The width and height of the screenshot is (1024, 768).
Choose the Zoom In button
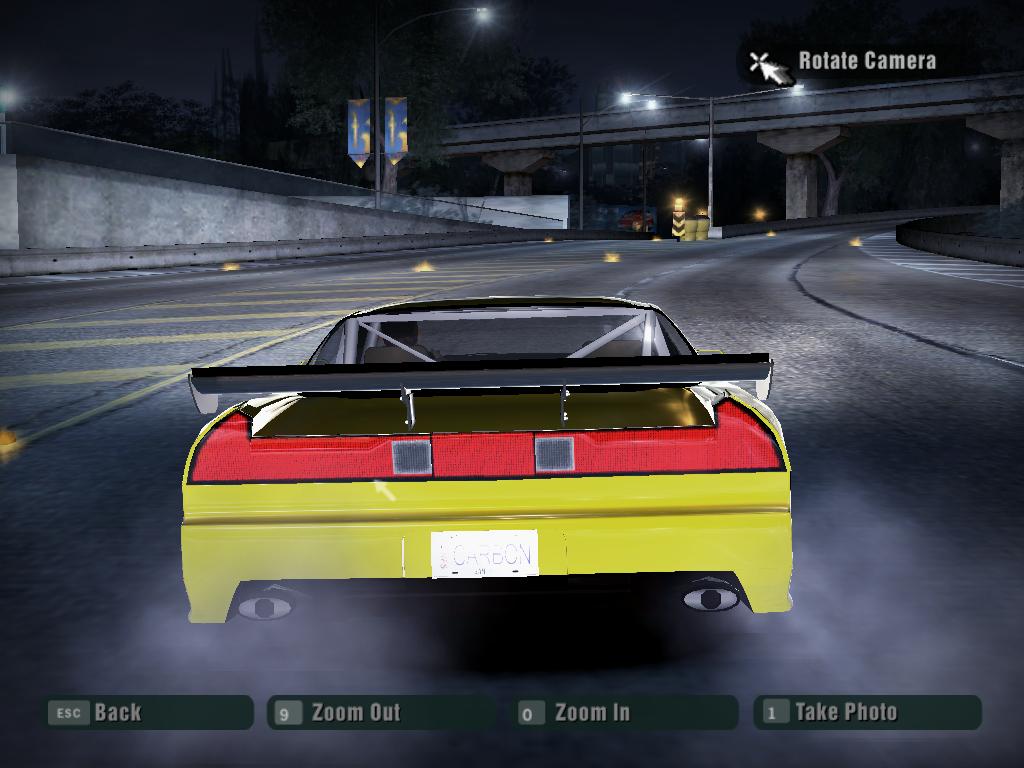coord(624,713)
